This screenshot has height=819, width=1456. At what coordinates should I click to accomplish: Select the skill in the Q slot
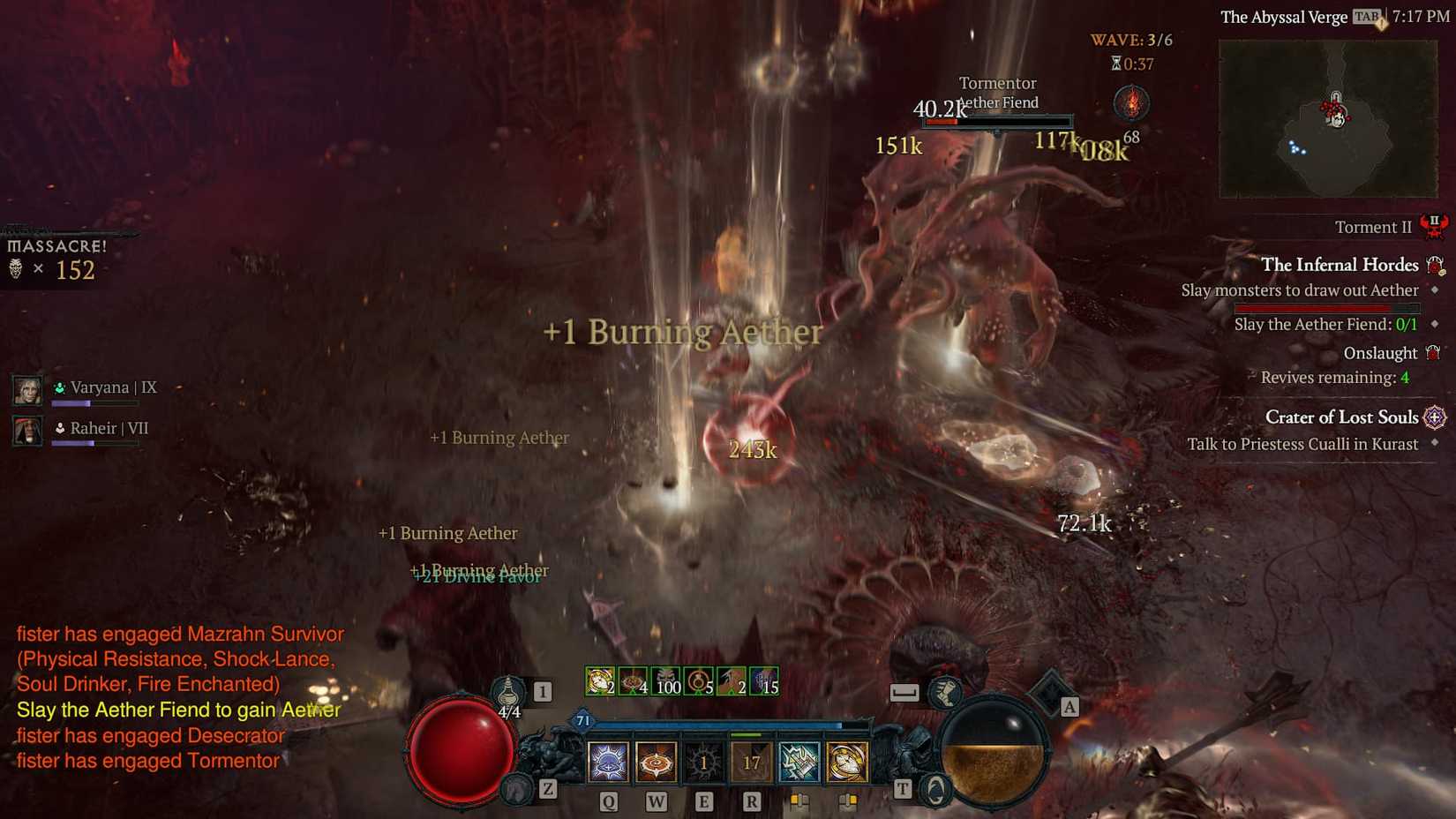(x=608, y=762)
